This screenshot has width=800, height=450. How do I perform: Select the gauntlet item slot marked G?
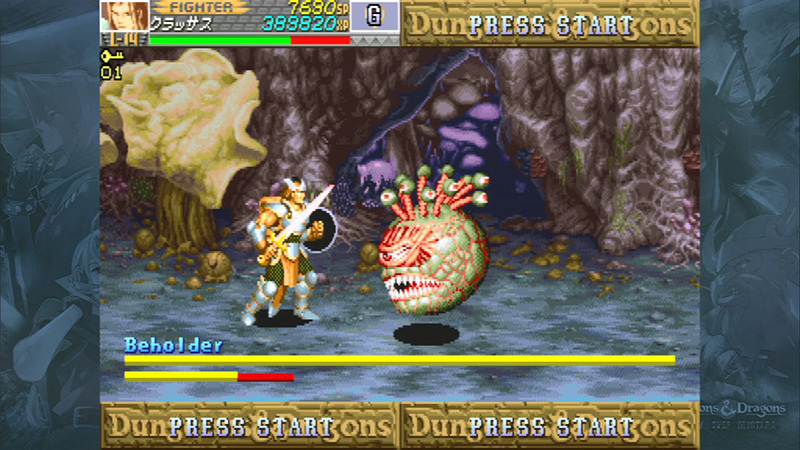(x=375, y=17)
